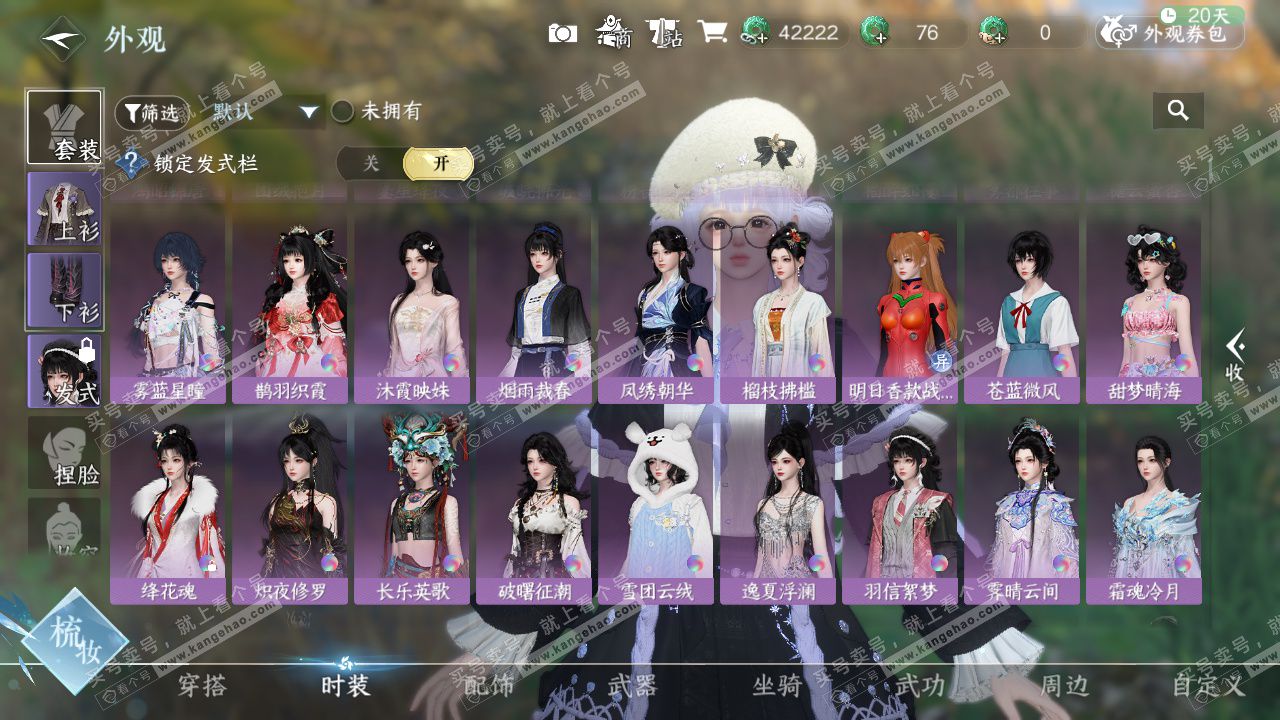Switch to the 穿搭 tab
1280x720 pixels.
click(x=202, y=686)
